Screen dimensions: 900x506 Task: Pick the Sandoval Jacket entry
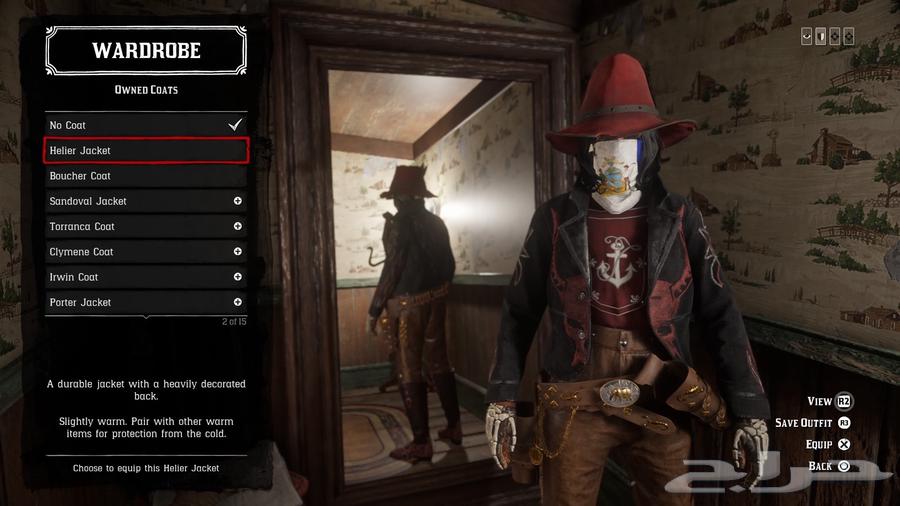(x=146, y=201)
